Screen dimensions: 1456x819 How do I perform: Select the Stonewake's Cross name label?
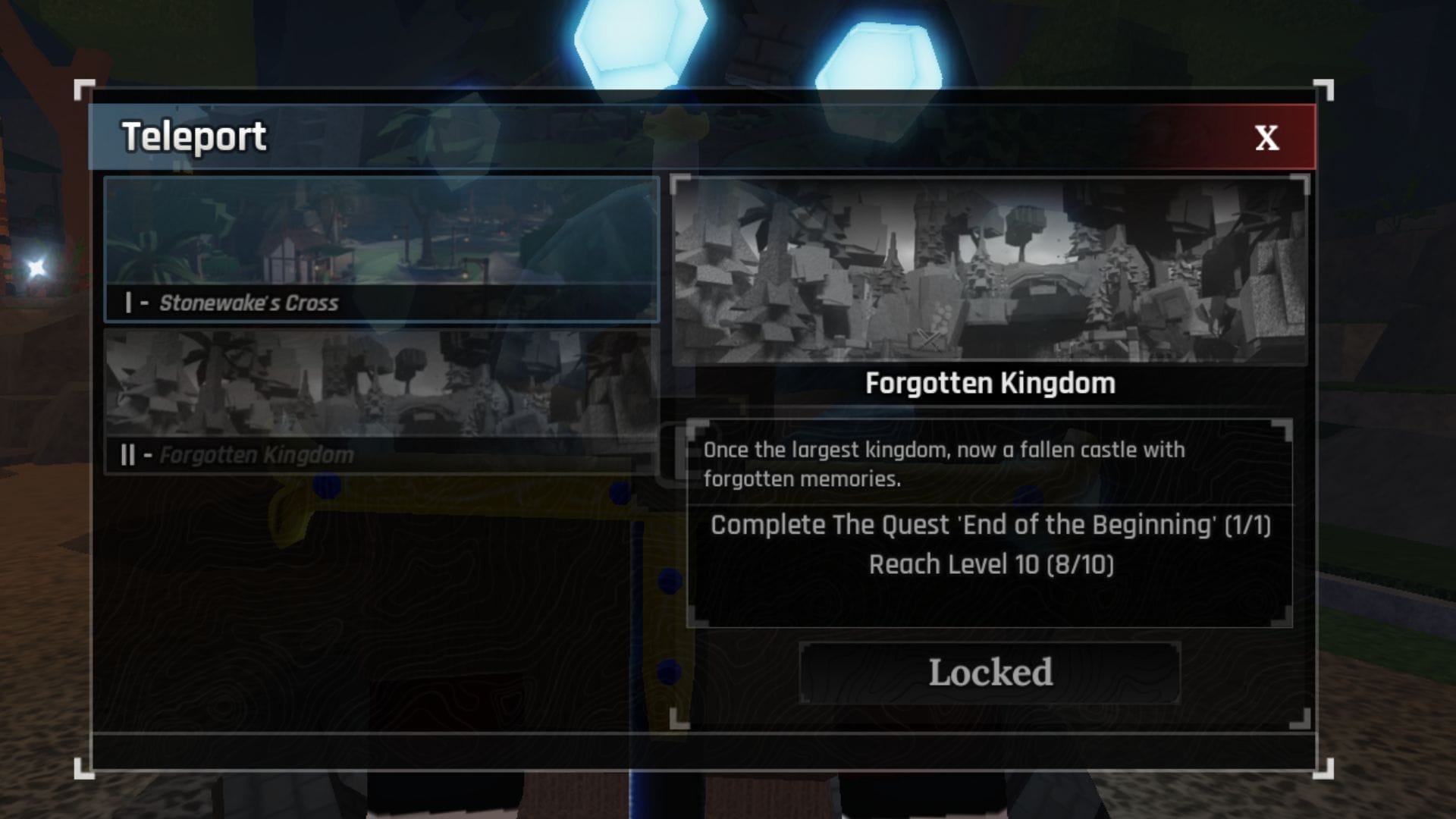[248, 302]
